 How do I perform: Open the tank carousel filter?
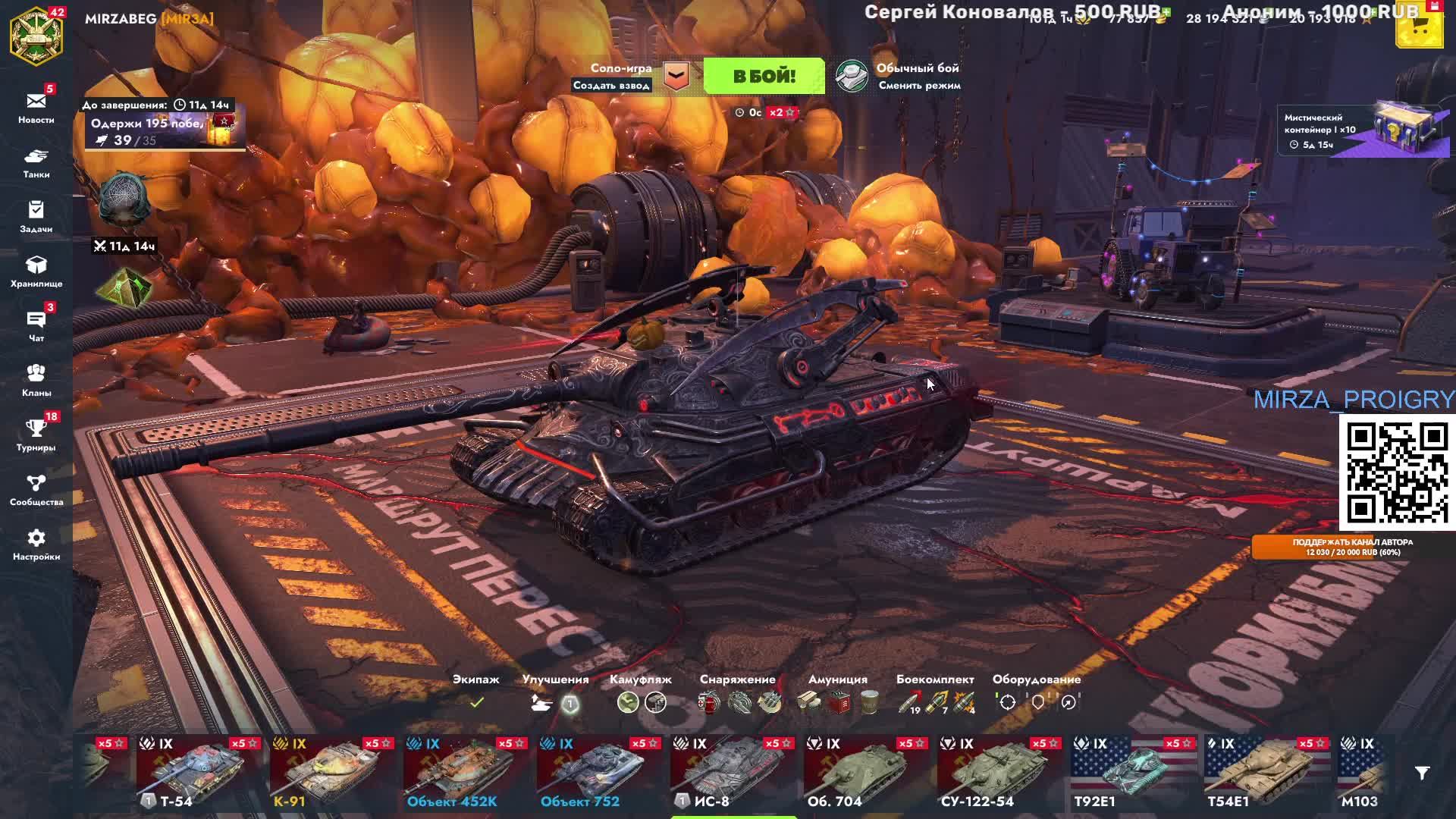tap(1422, 773)
